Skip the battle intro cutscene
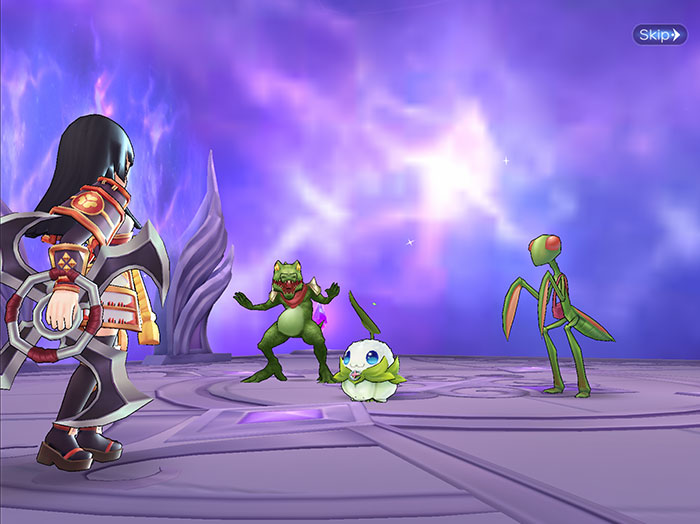This screenshot has width=700, height=524. point(659,35)
